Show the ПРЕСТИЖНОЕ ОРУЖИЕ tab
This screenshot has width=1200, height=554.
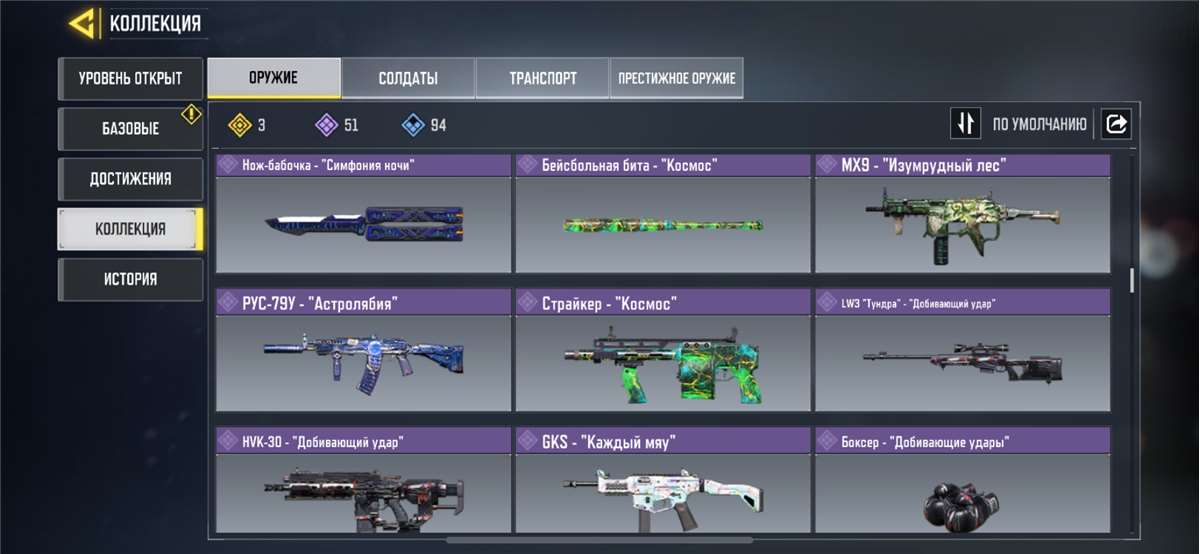(x=676, y=78)
